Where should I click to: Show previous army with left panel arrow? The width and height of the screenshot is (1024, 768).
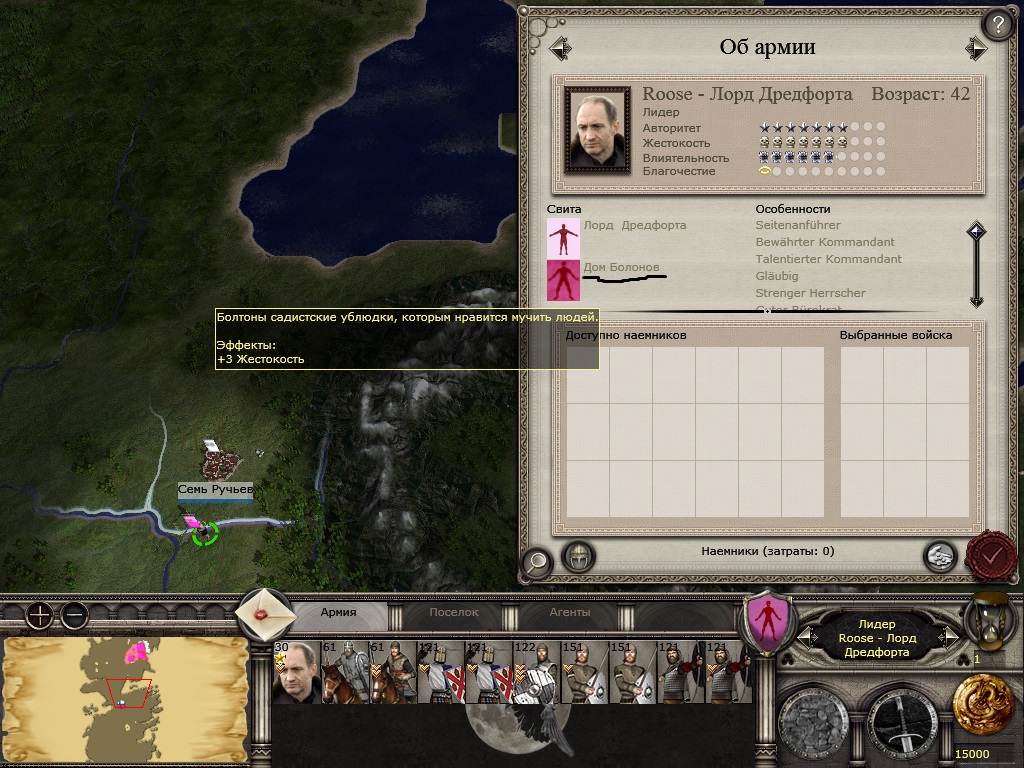(560, 48)
